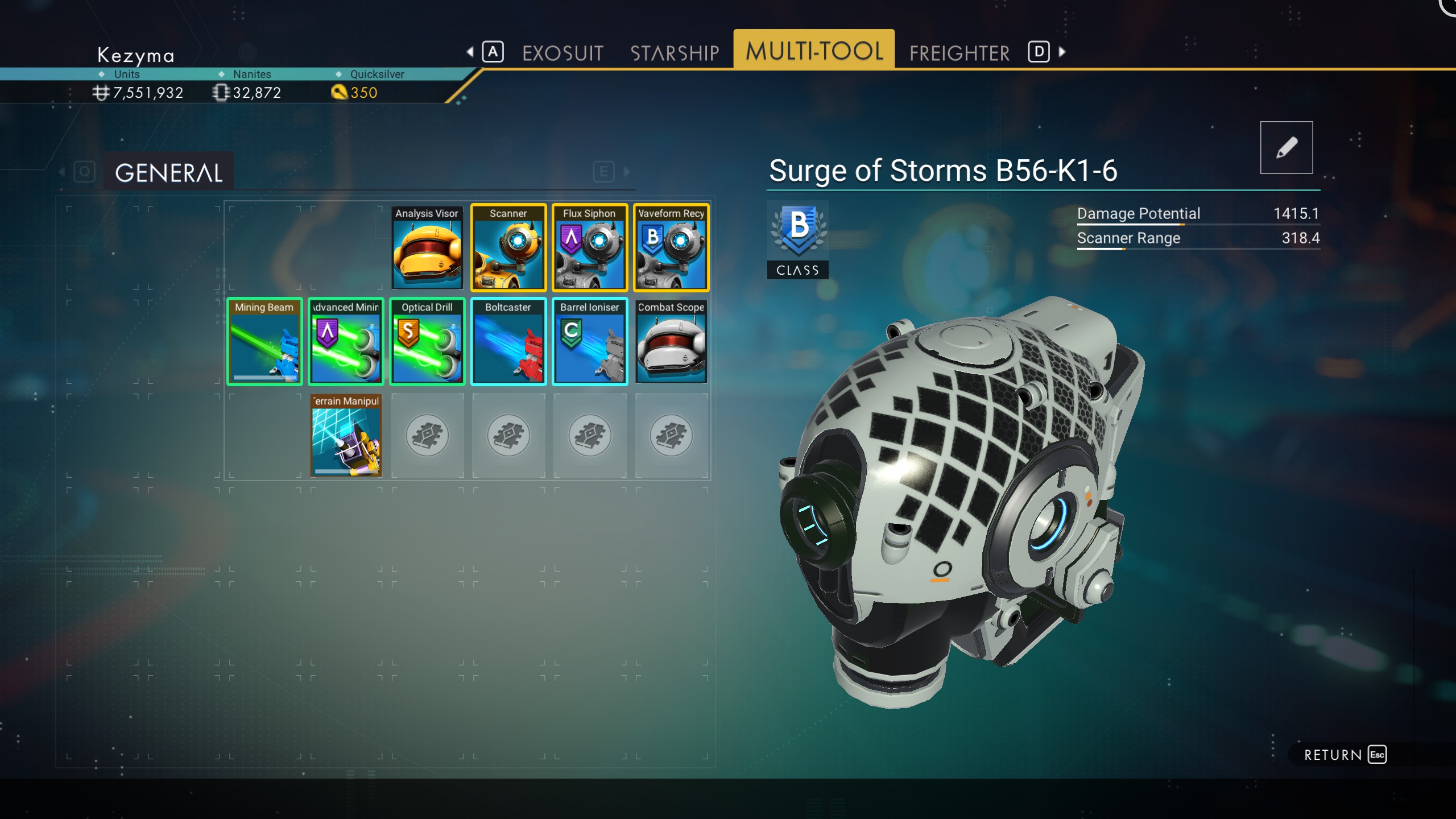
Task: Select the Boltcaster weapon slot
Action: coord(508,341)
